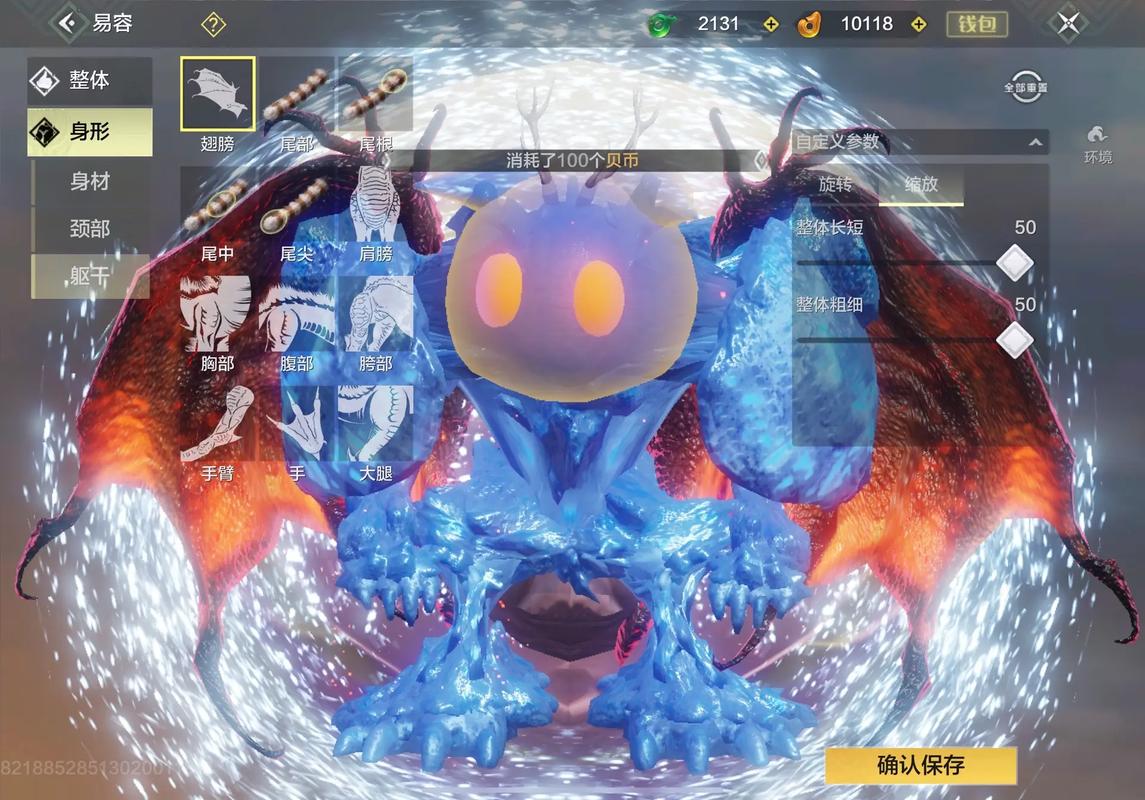Select the 身形 category
The image size is (1145, 800).
pos(89,131)
